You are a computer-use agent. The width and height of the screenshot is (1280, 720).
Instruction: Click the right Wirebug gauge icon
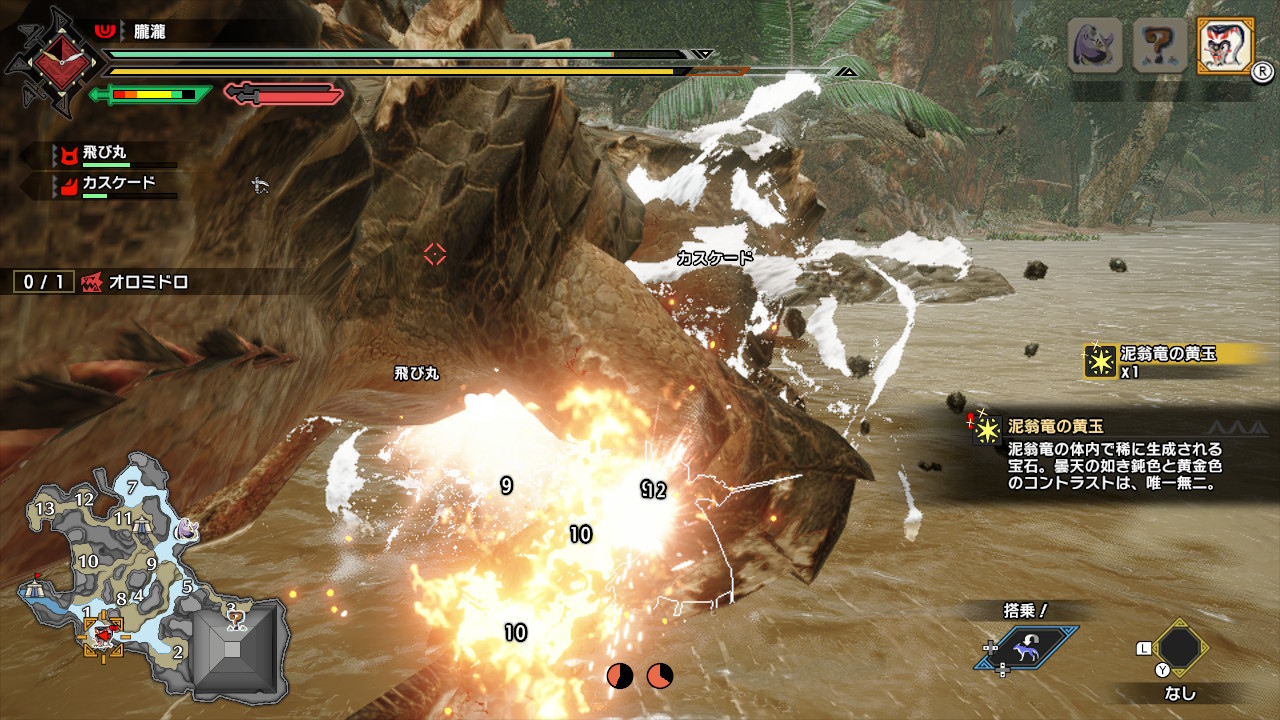pos(657,676)
